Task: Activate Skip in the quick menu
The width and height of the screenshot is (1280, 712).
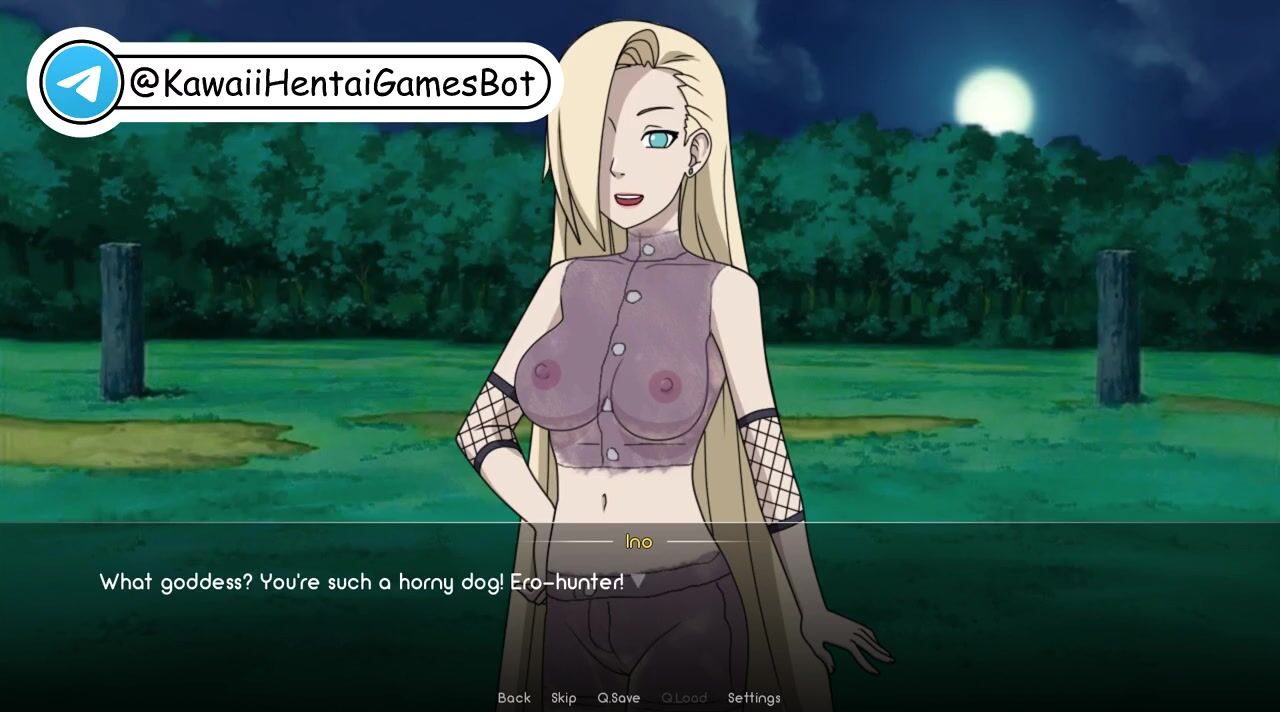Action: pos(564,698)
